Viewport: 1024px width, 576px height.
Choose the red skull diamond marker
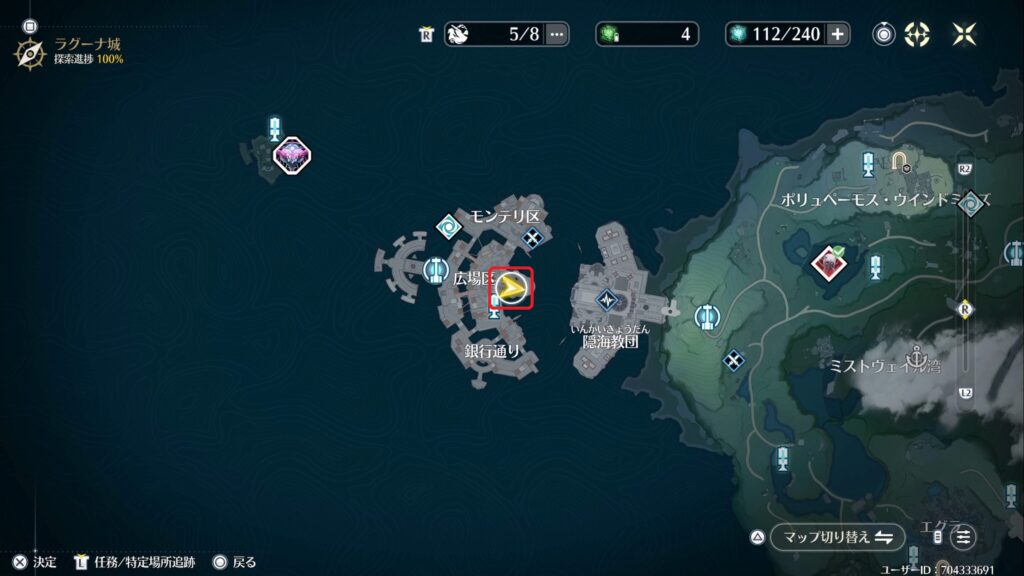point(828,263)
